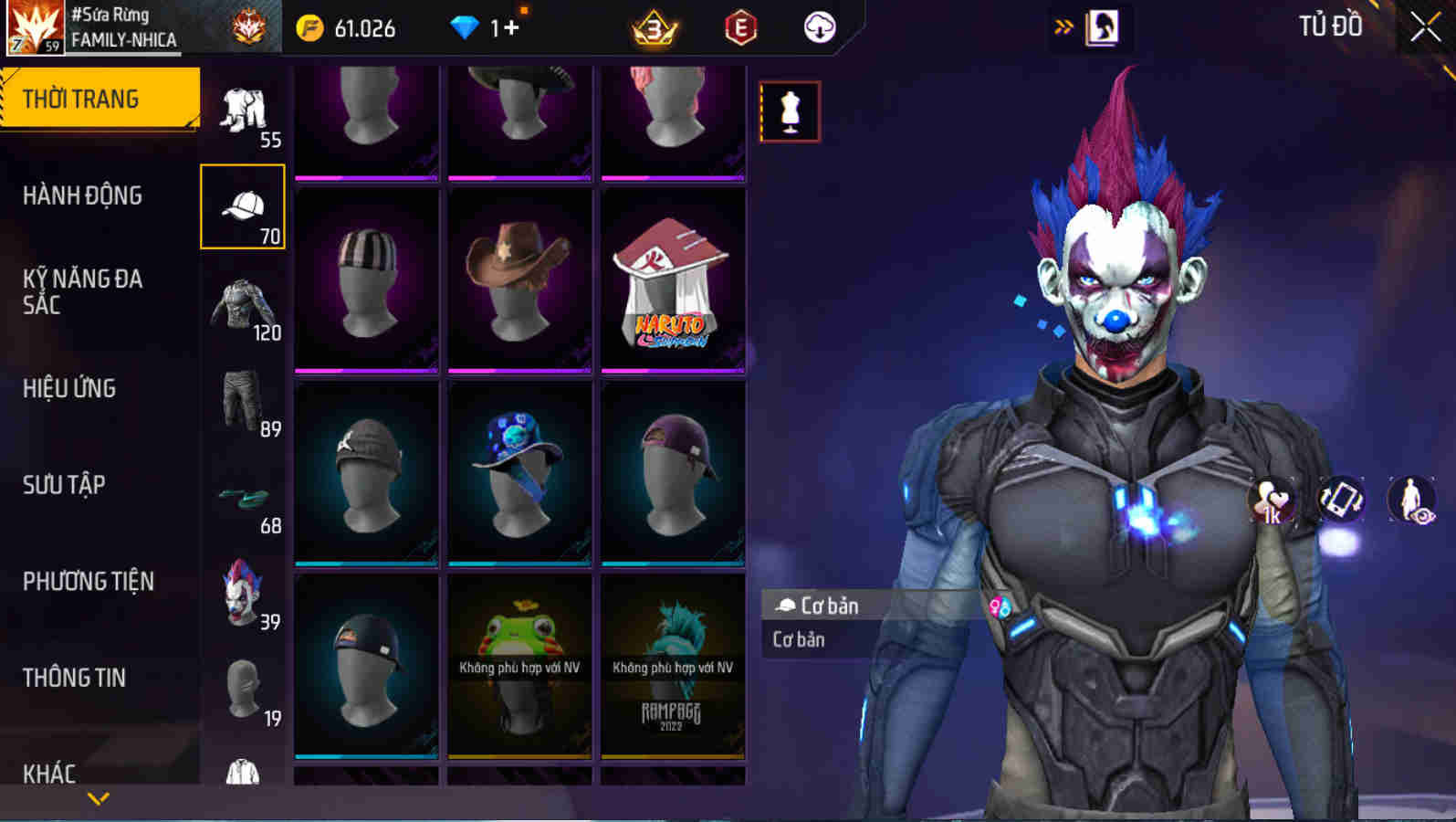The height and width of the screenshot is (822, 1456).
Task: Expand the sidebar using the yellow chevron
Action: pyautogui.click(x=99, y=796)
